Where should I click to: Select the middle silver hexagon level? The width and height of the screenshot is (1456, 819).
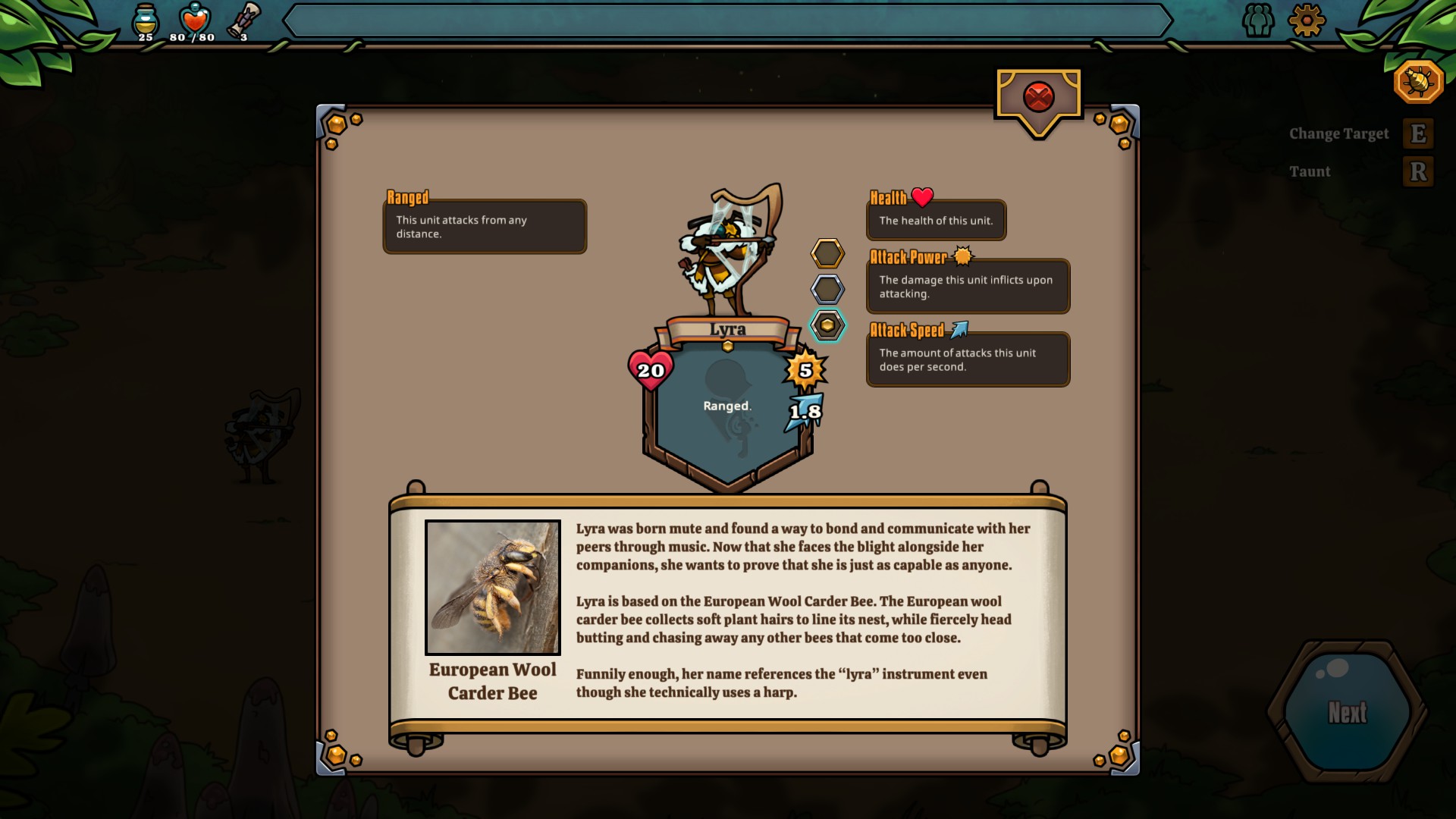827,289
